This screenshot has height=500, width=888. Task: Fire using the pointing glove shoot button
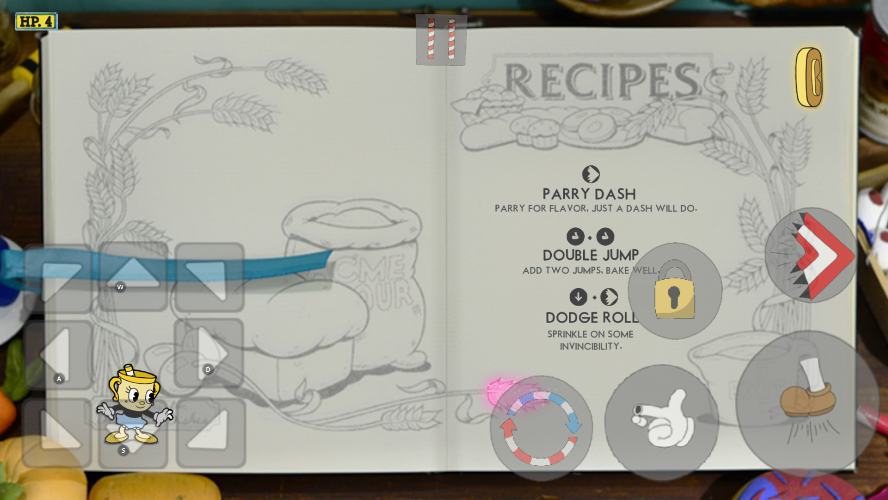661,421
